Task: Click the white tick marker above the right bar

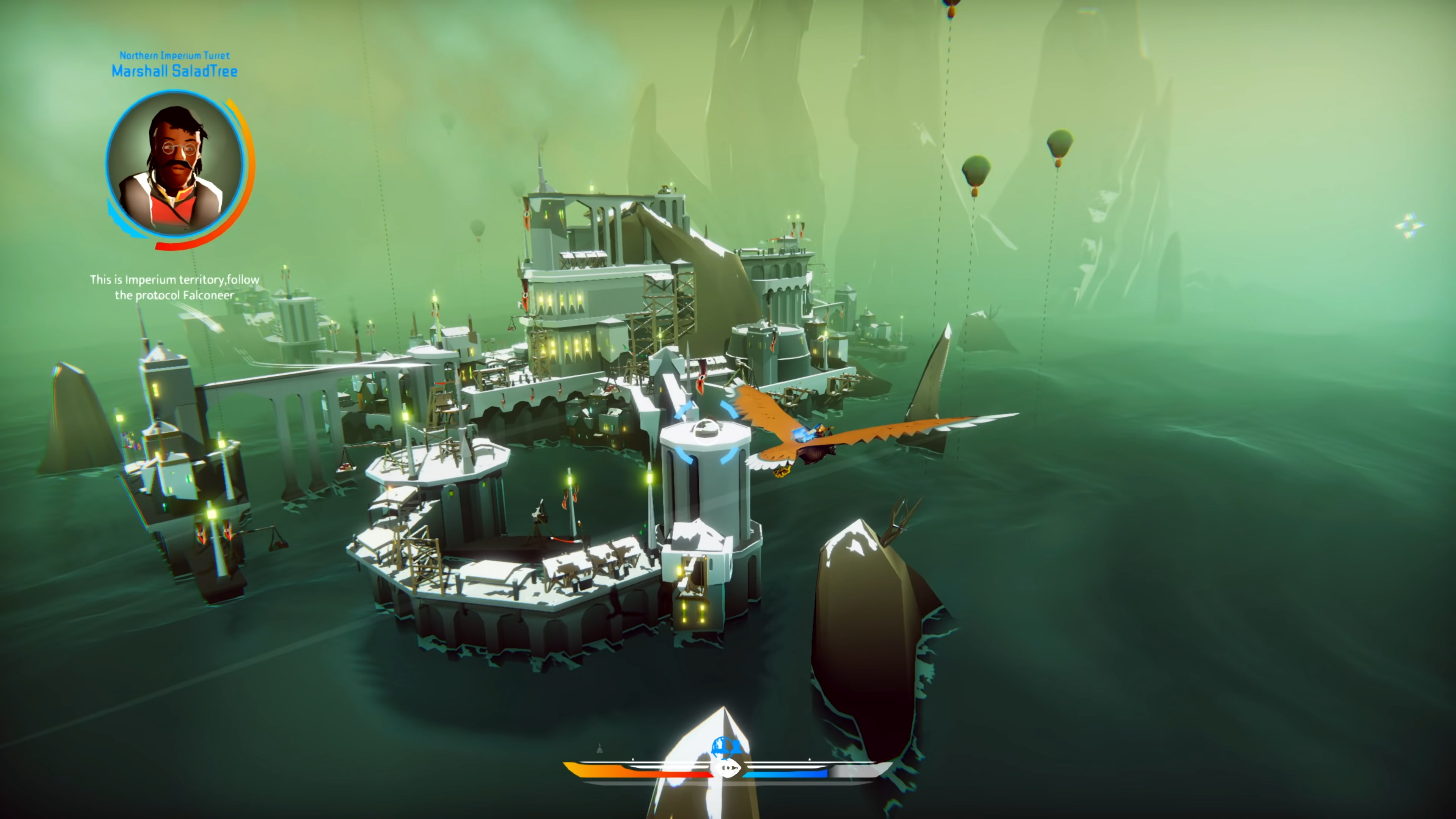Action: tap(810, 759)
